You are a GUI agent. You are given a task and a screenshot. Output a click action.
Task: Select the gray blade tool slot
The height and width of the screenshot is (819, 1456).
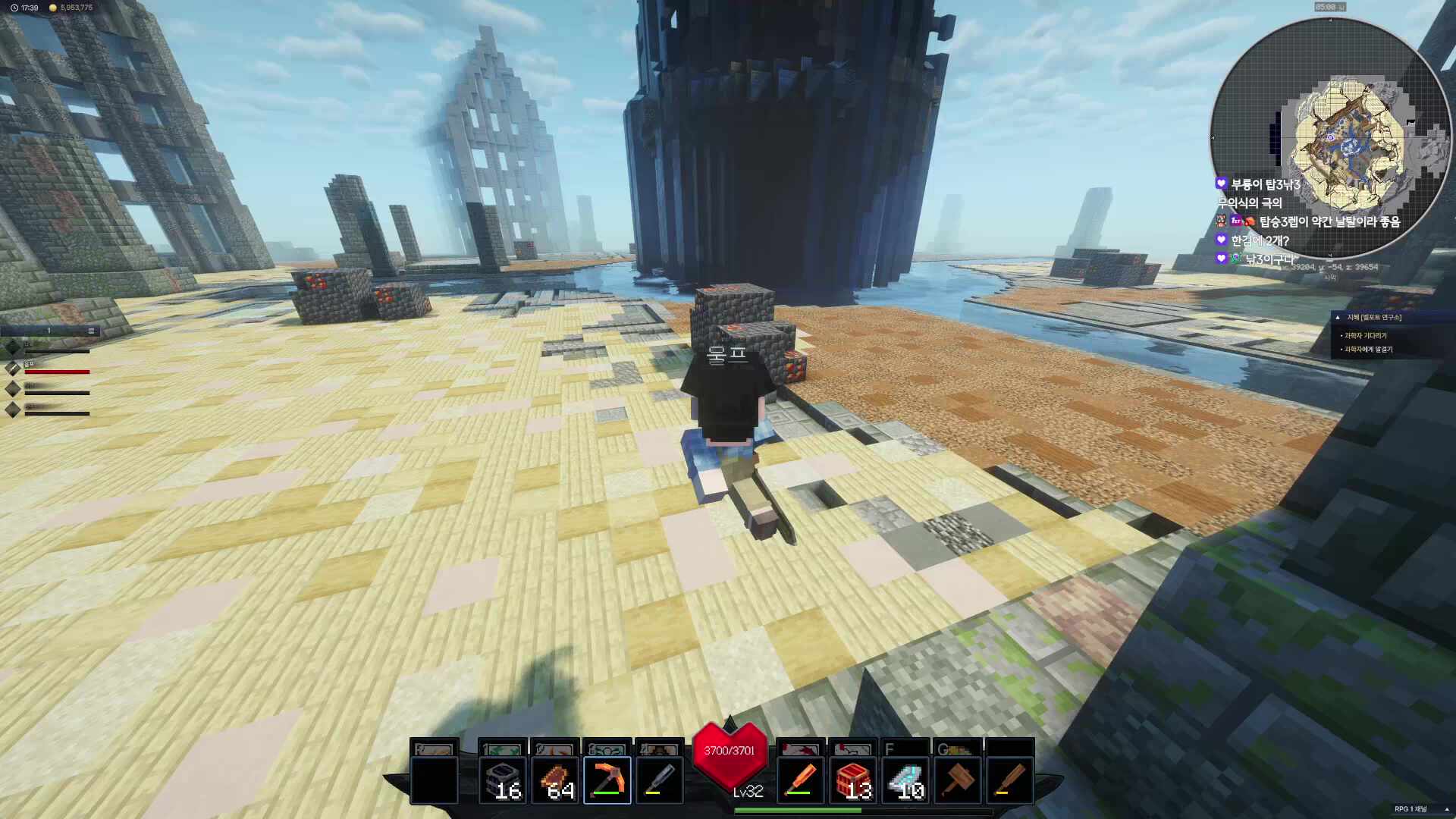(660, 780)
